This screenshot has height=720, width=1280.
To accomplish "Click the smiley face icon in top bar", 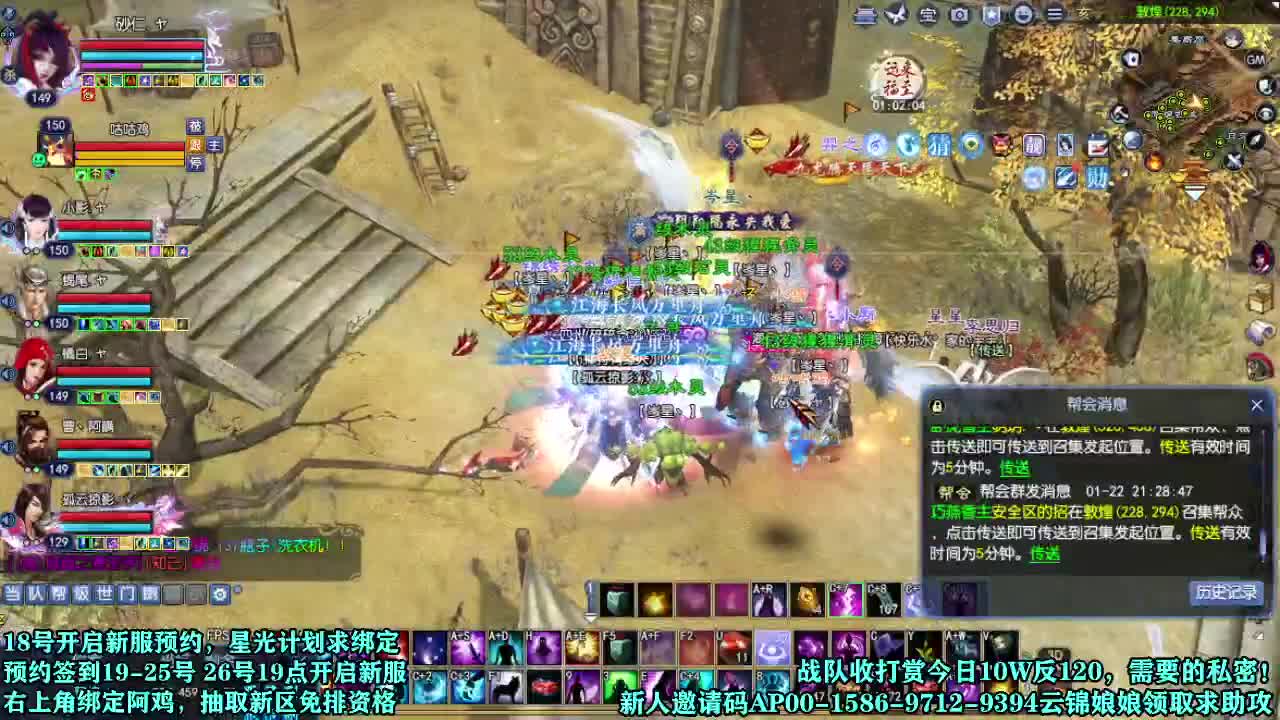I will click(1022, 14).
